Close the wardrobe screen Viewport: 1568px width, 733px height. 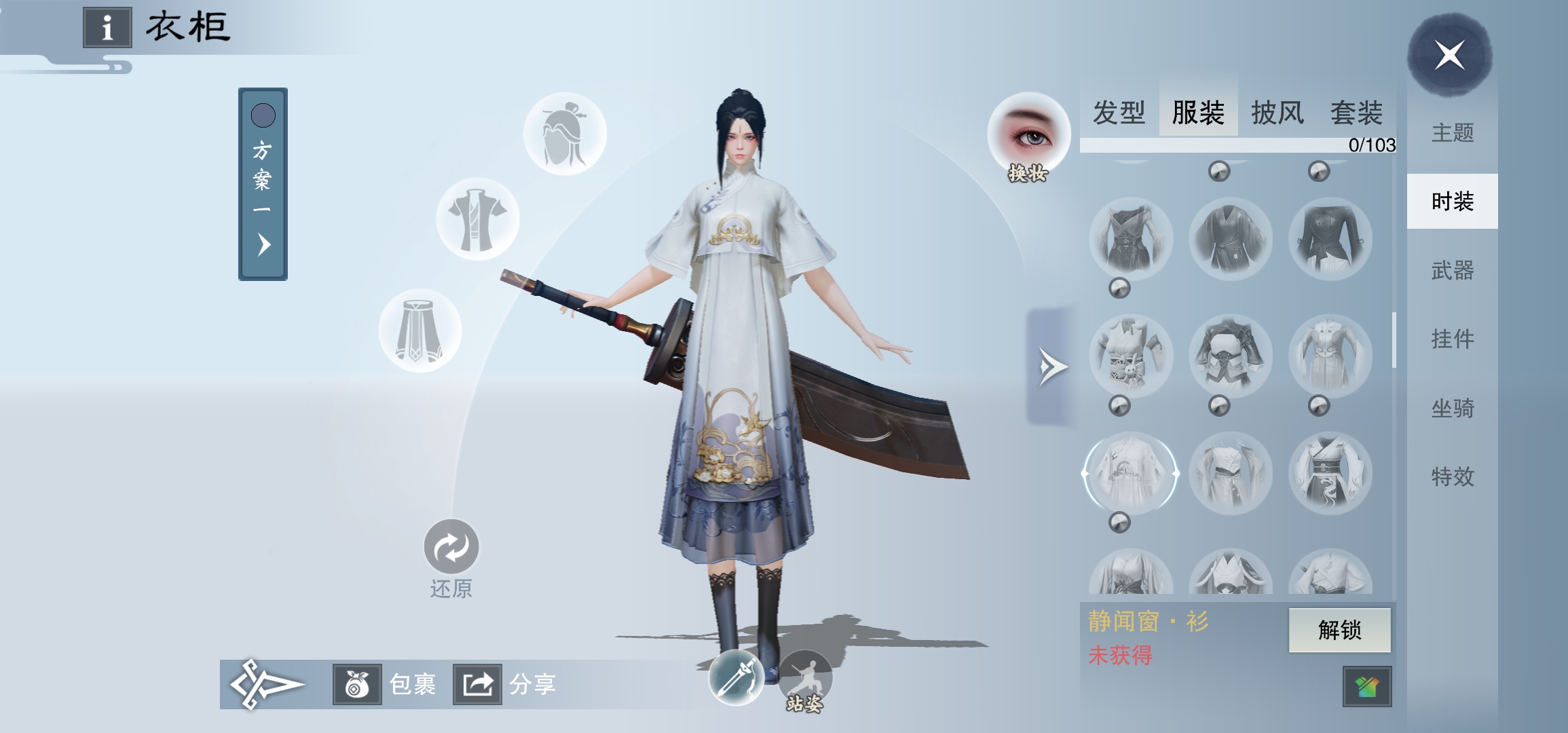pos(1449,55)
